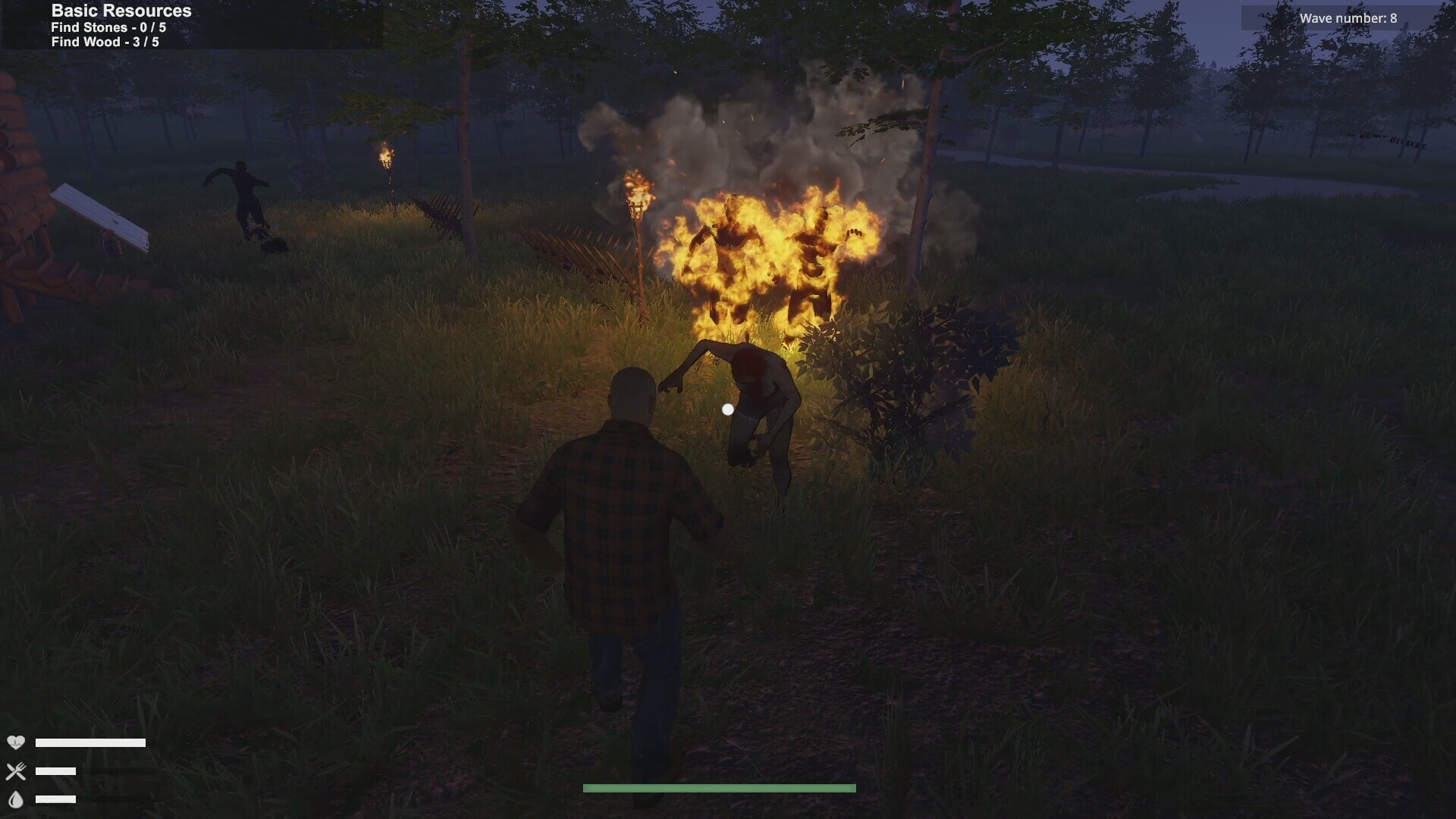Select the Find Stones - 0 / 5 objective
Image resolution: width=1456 pixels, height=819 pixels.
pyautogui.click(x=108, y=27)
